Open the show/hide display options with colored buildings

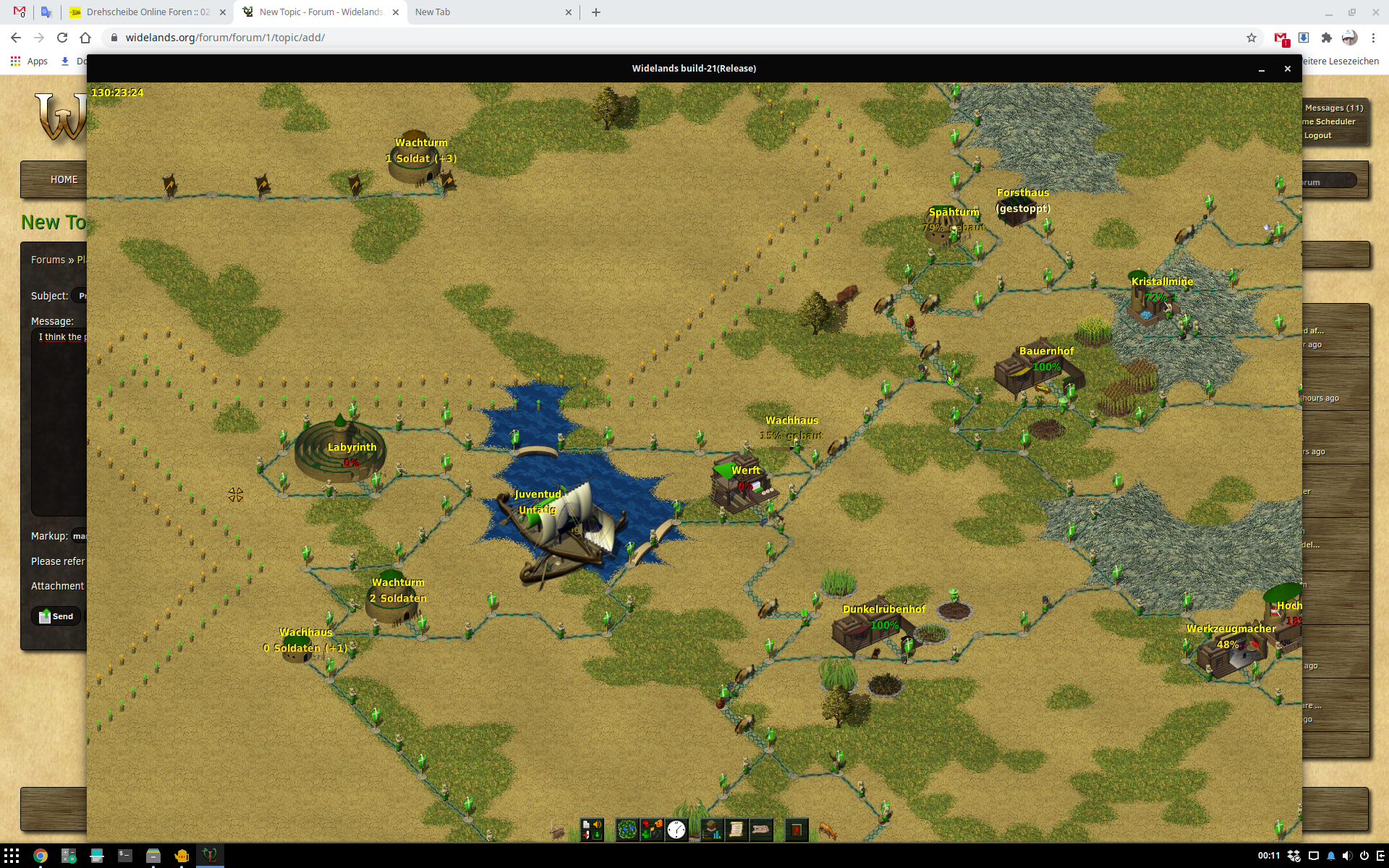click(652, 830)
